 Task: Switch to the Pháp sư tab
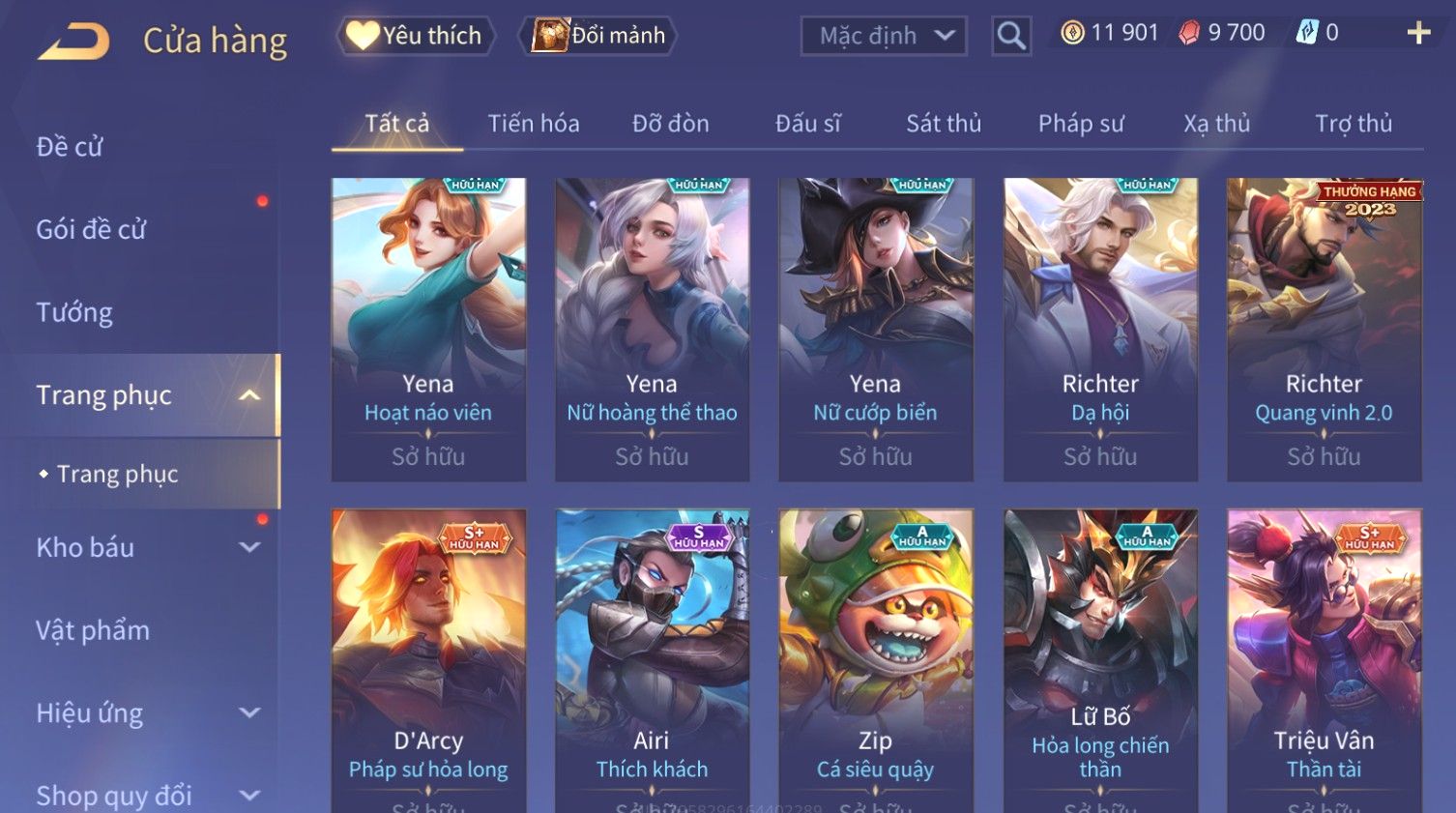pos(1081,124)
